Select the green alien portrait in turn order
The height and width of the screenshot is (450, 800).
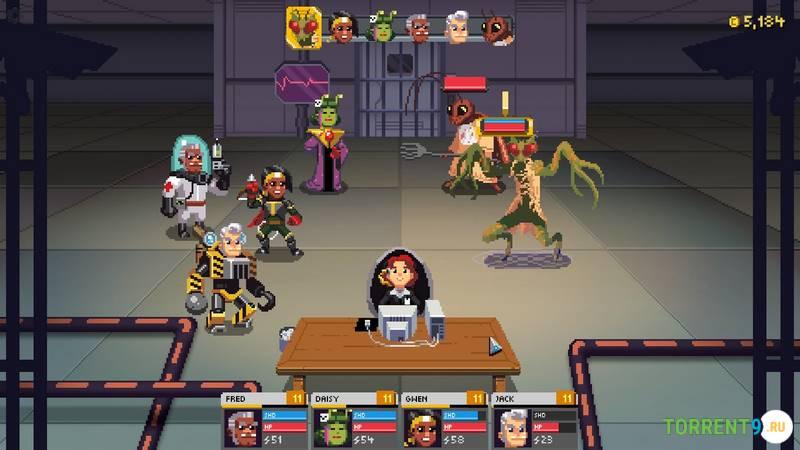tap(381, 27)
